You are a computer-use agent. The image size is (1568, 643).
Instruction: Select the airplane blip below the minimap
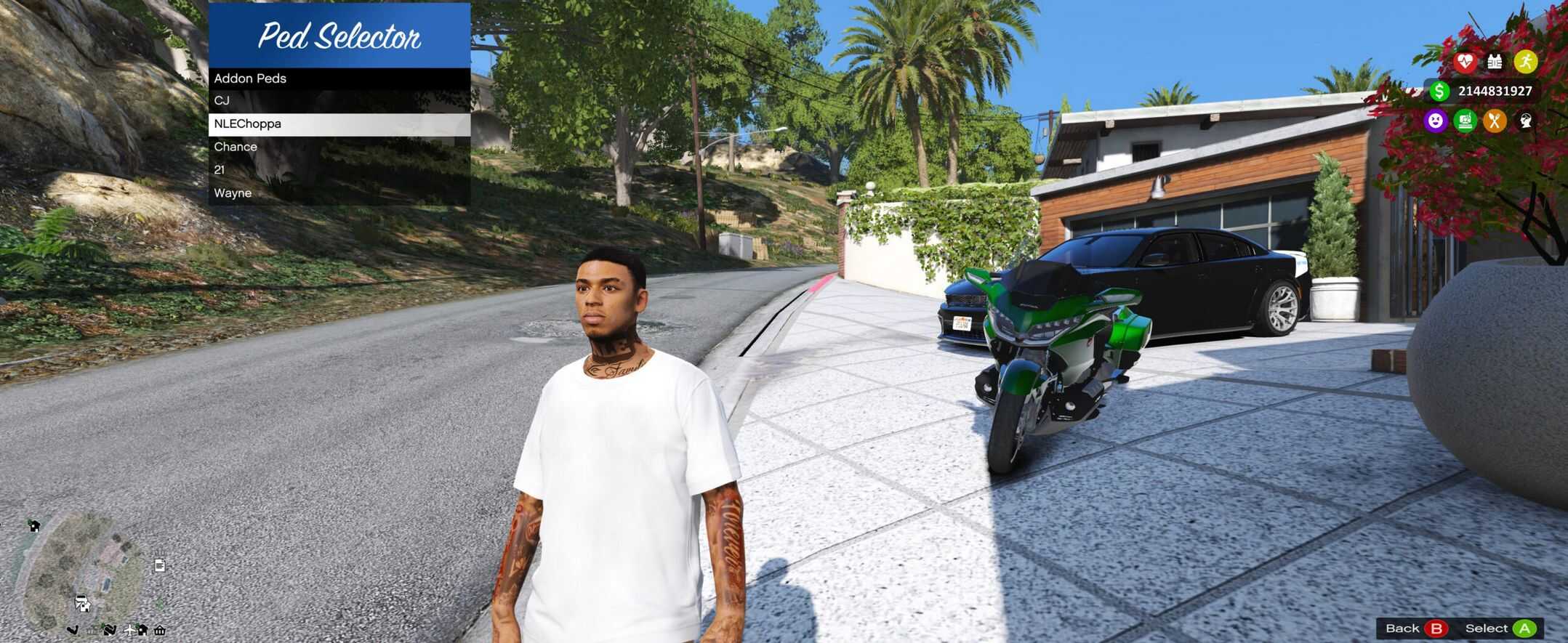(129, 630)
